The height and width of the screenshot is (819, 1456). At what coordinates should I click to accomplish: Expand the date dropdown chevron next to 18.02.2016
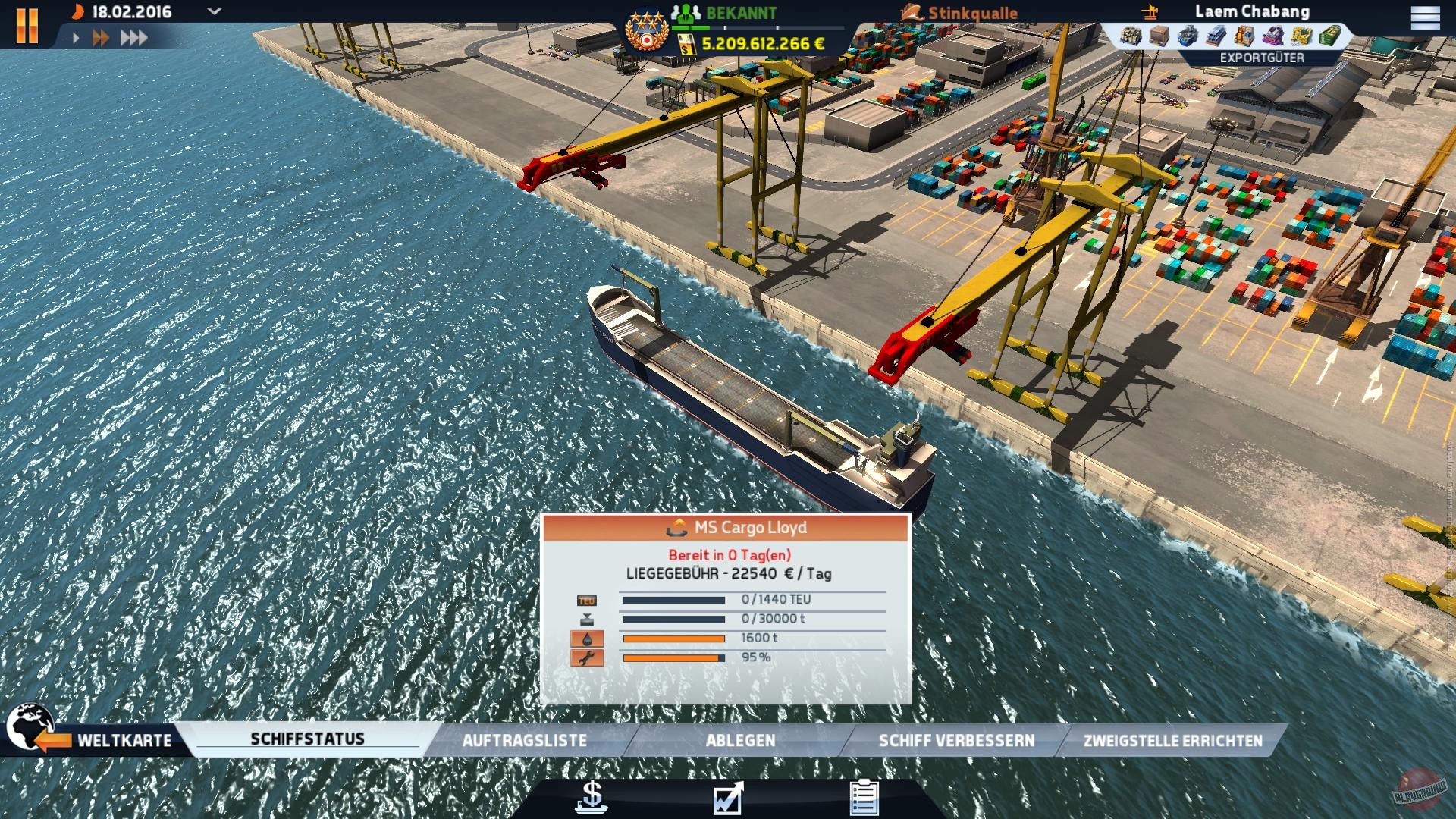coord(213,12)
